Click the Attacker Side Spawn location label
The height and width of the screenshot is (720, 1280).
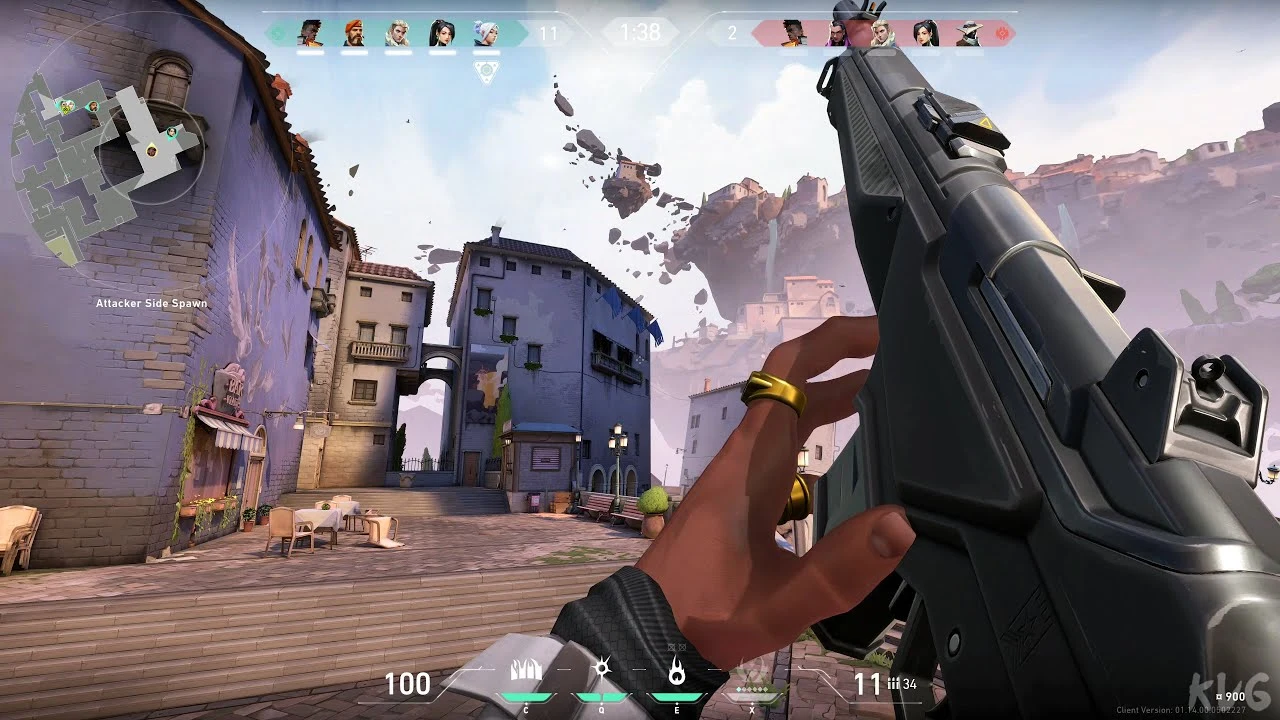151,302
